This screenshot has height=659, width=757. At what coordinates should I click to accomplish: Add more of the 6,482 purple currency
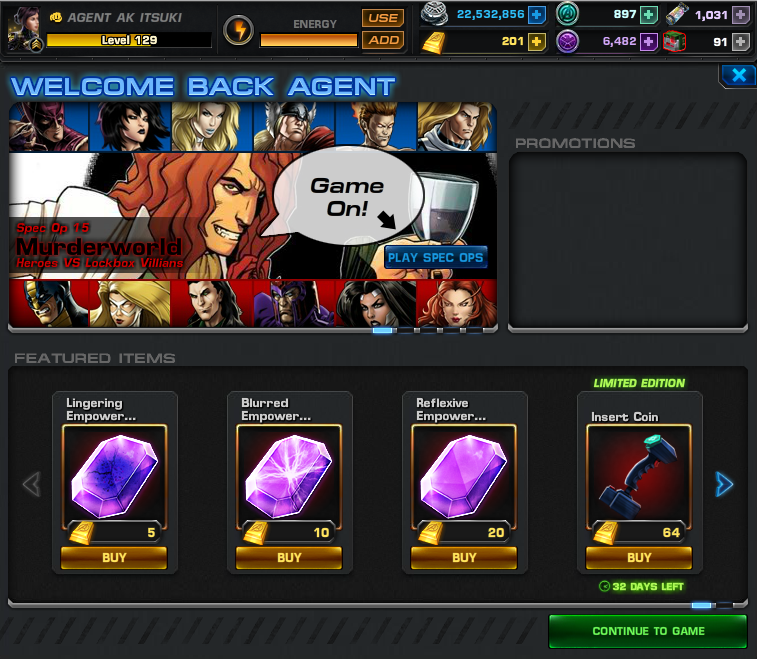pos(649,41)
